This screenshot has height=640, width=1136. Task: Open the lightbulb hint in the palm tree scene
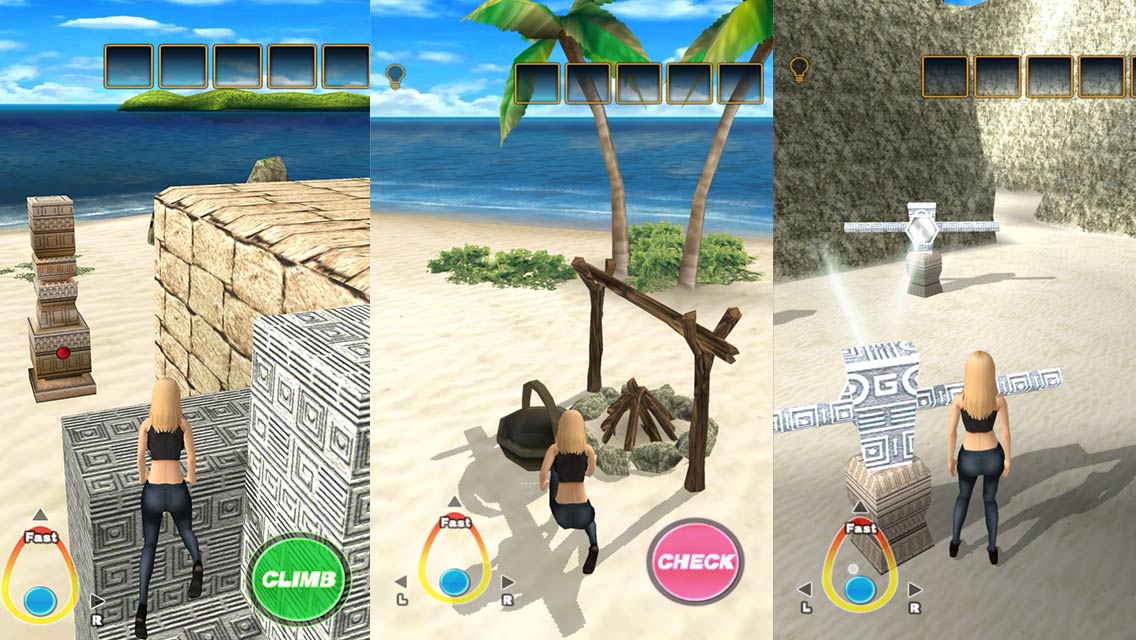click(x=395, y=76)
